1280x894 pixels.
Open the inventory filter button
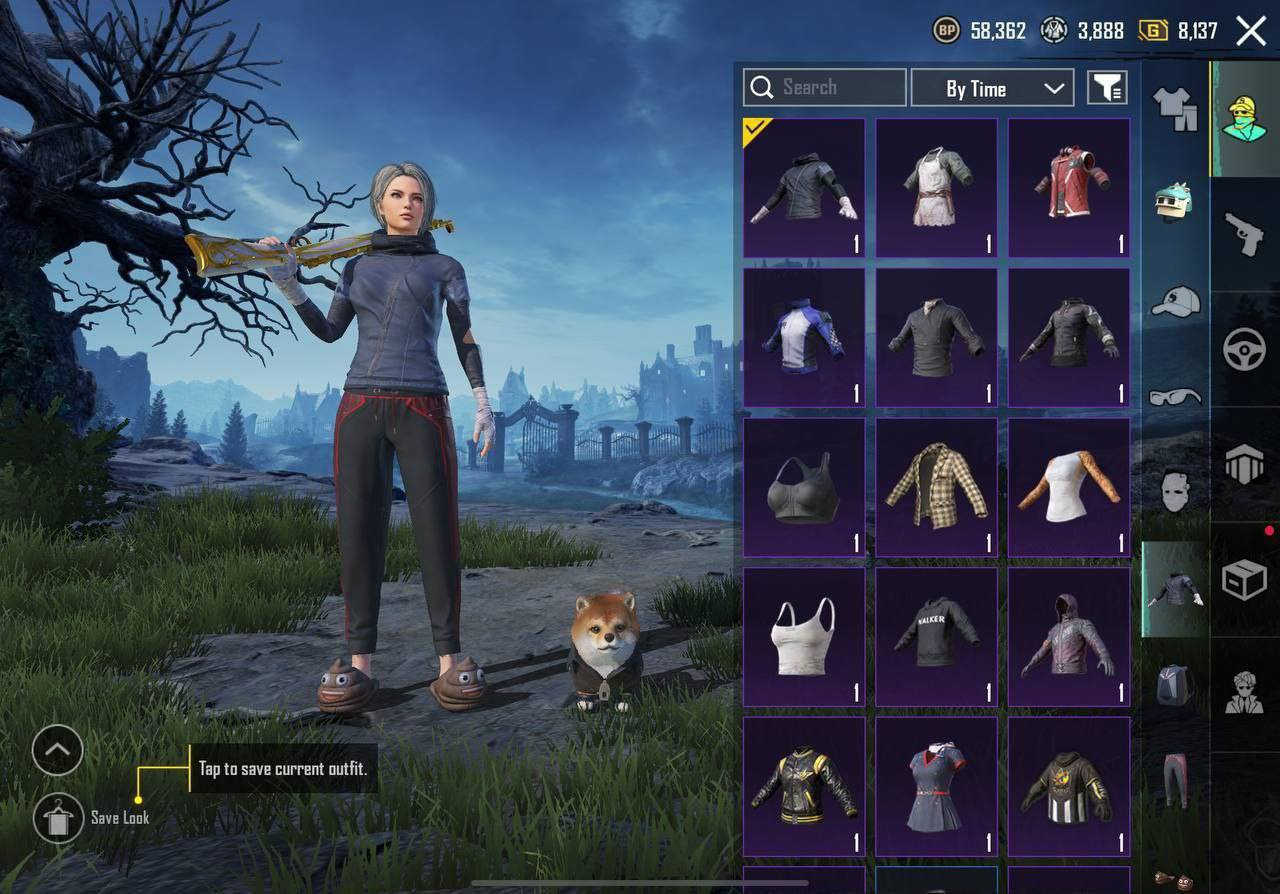[x=1107, y=88]
